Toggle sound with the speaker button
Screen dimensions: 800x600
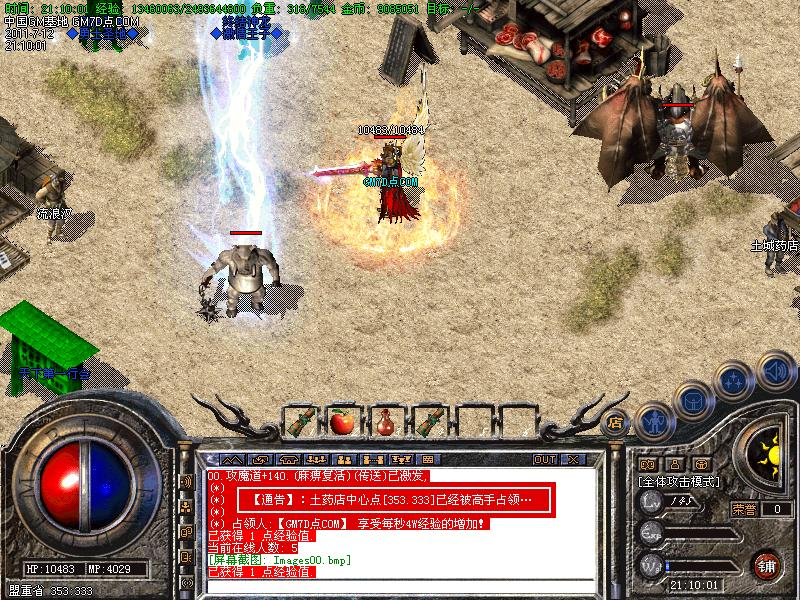pyautogui.click(x=773, y=369)
